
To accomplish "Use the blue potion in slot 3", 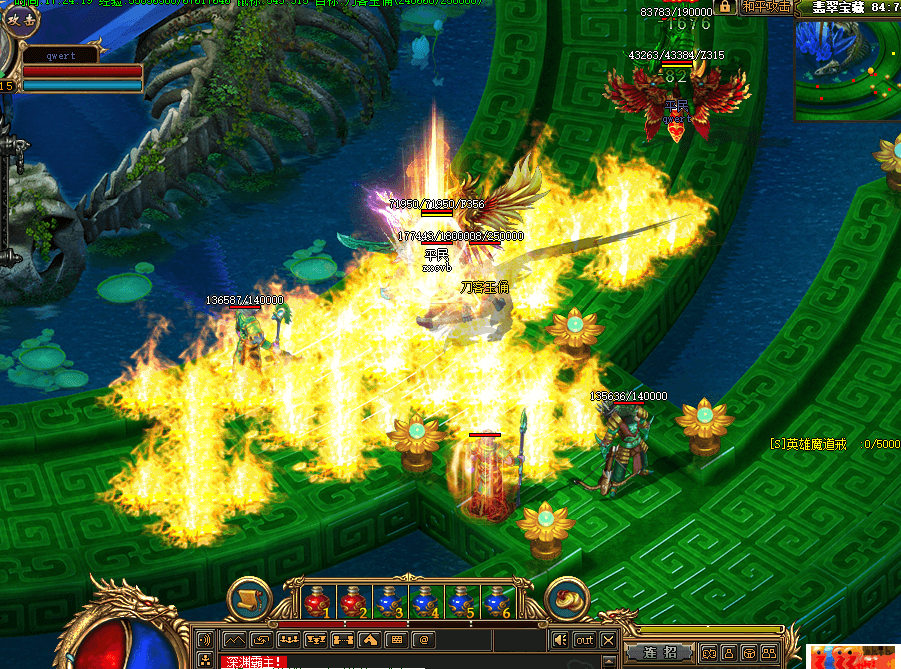I will (390, 601).
